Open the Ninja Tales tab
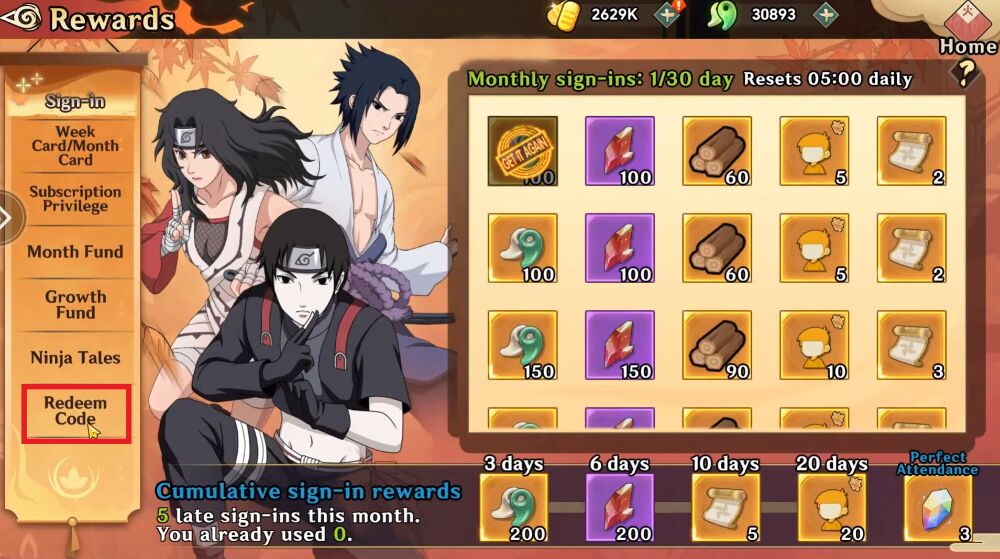Viewport: 1000px width, 559px height. (x=75, y=357)
